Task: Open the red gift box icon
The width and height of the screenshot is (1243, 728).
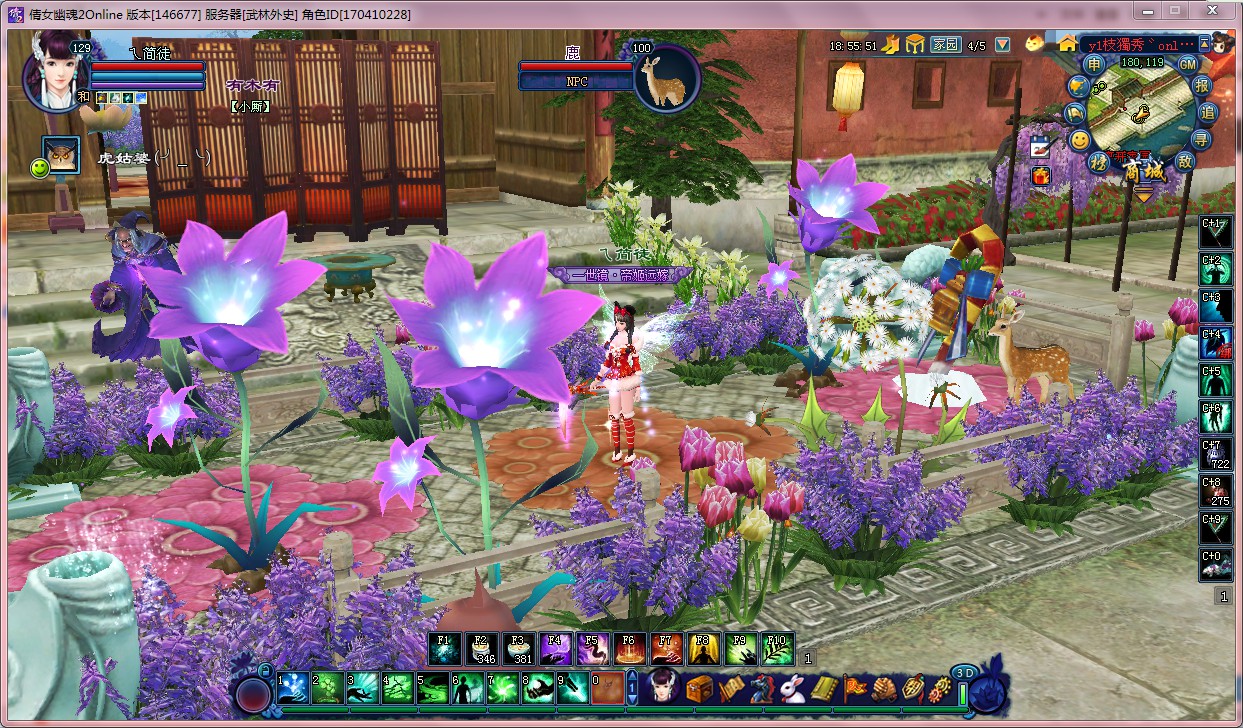Action: tap(1041, 176)
